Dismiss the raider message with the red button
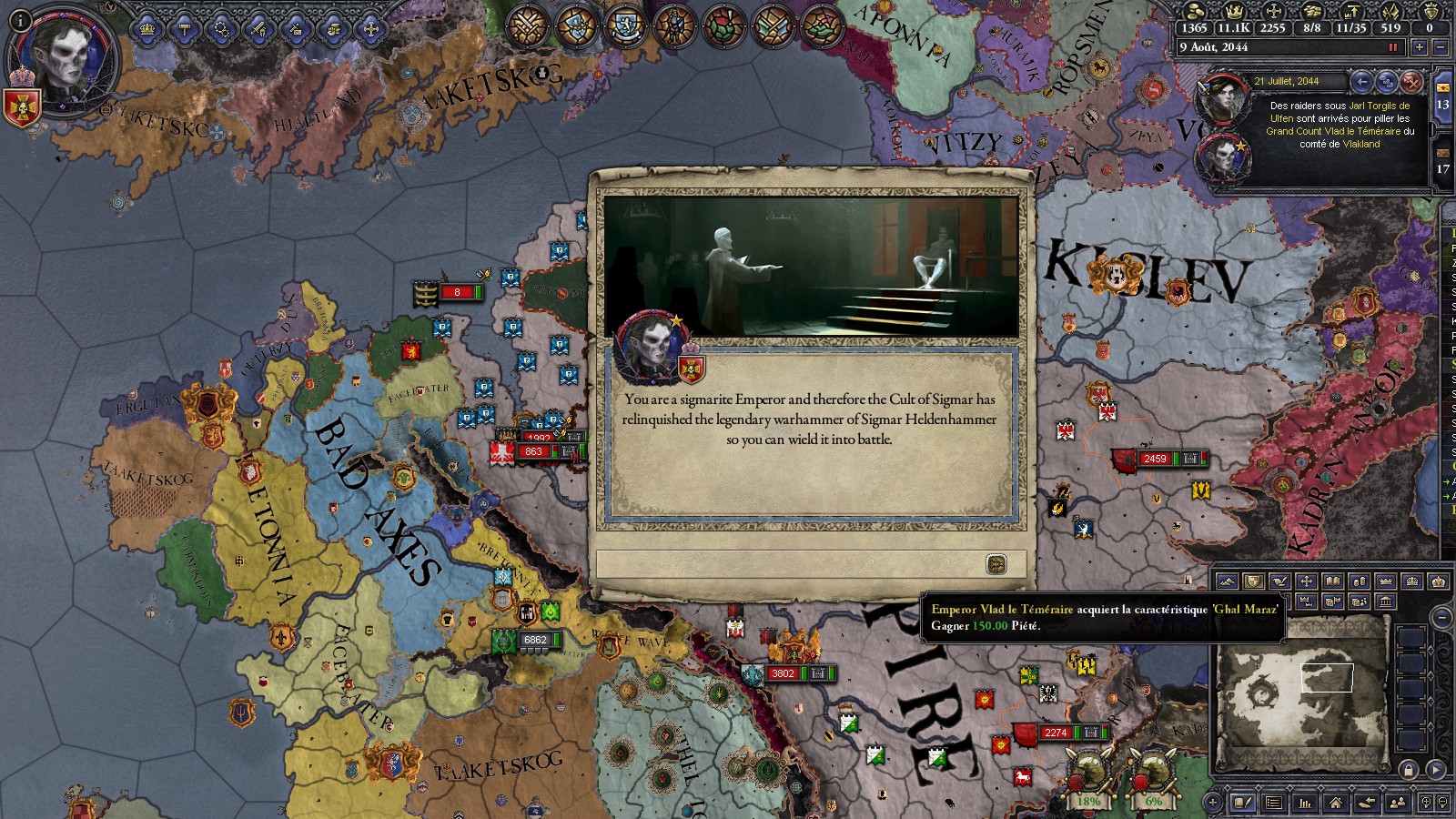The height and width of the screenshot is (819, 1456). [1411, 82]
